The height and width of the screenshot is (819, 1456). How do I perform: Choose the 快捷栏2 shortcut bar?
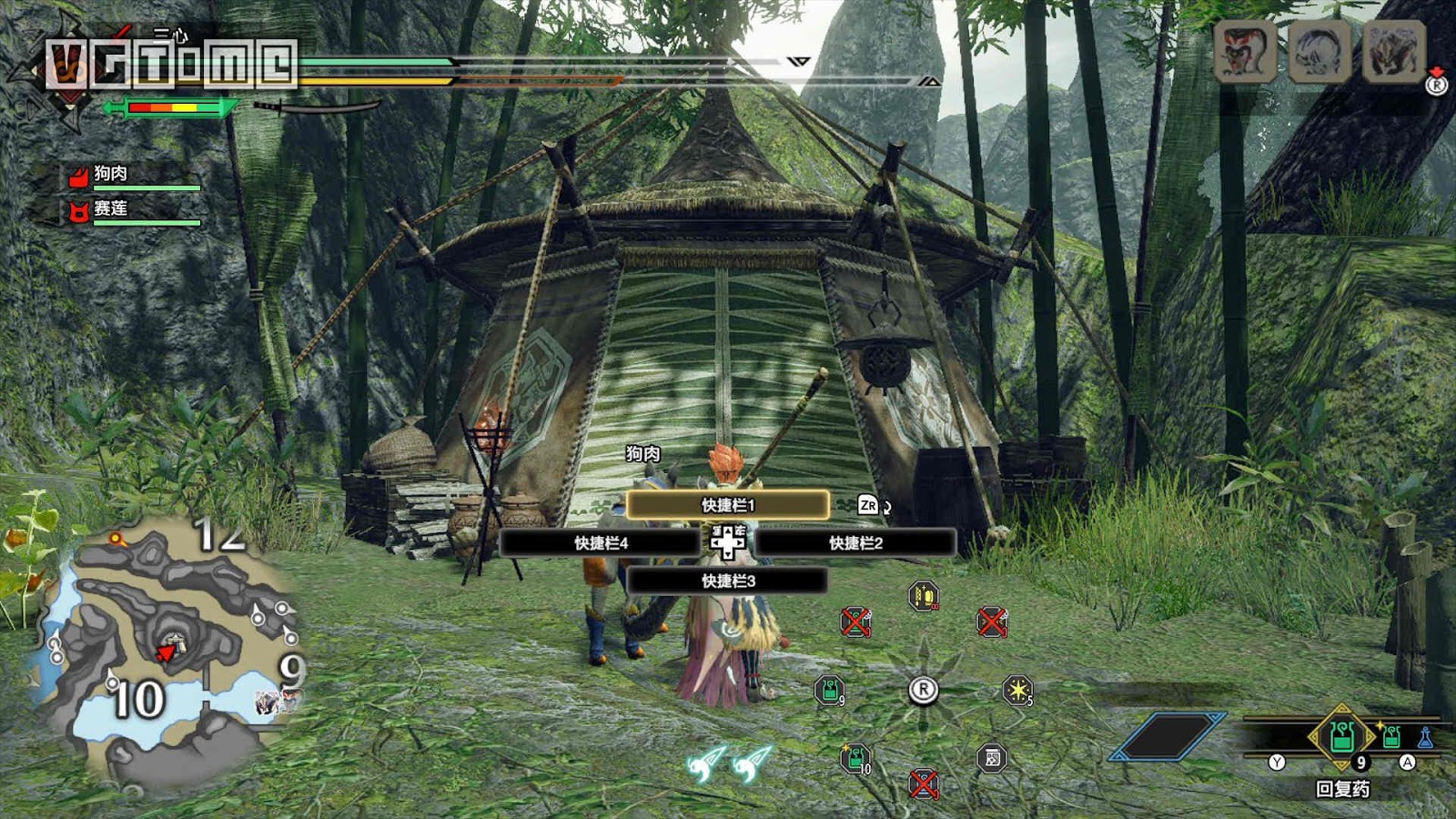point(855,543)
